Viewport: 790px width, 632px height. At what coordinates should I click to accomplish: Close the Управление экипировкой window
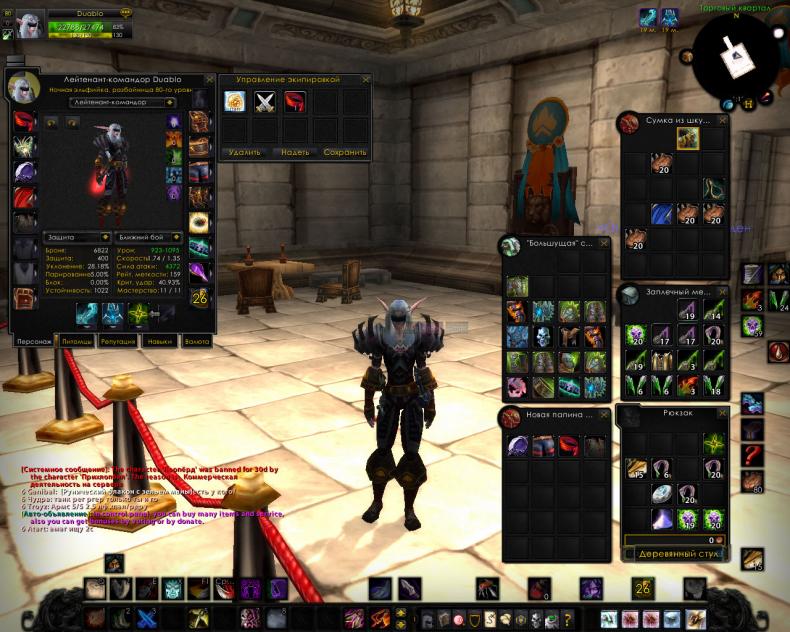(364, 79)
